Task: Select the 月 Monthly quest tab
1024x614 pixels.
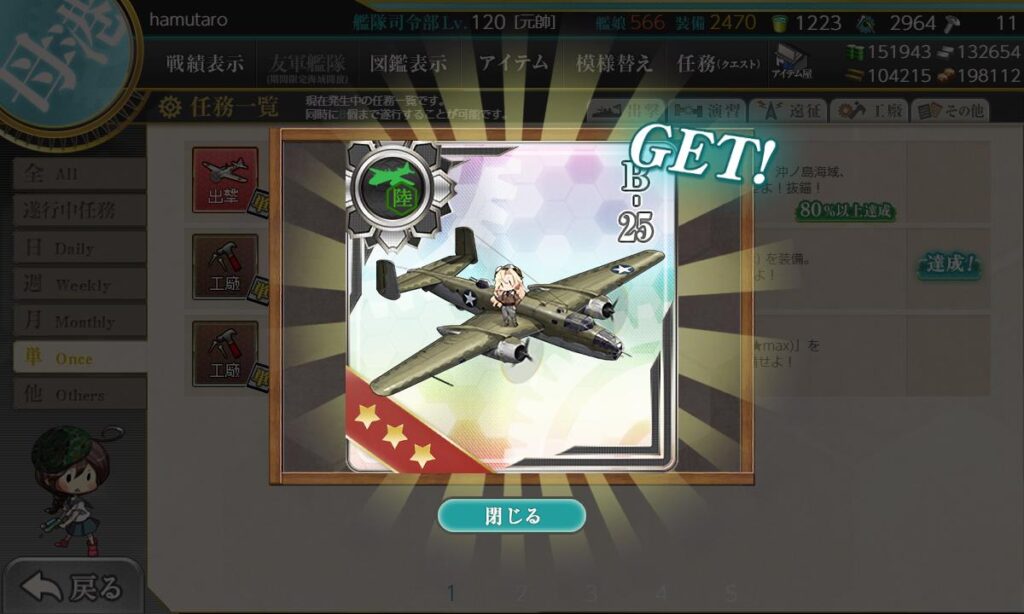Action: click(x=78, y=321)
